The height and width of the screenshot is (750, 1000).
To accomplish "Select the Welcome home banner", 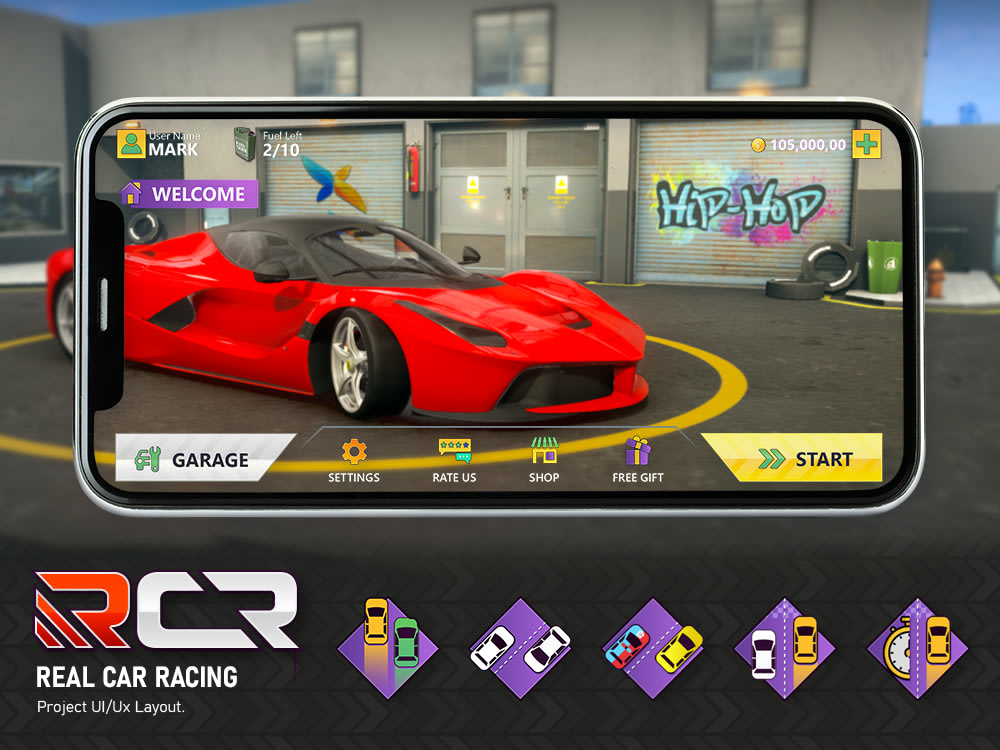I will 190,194.
